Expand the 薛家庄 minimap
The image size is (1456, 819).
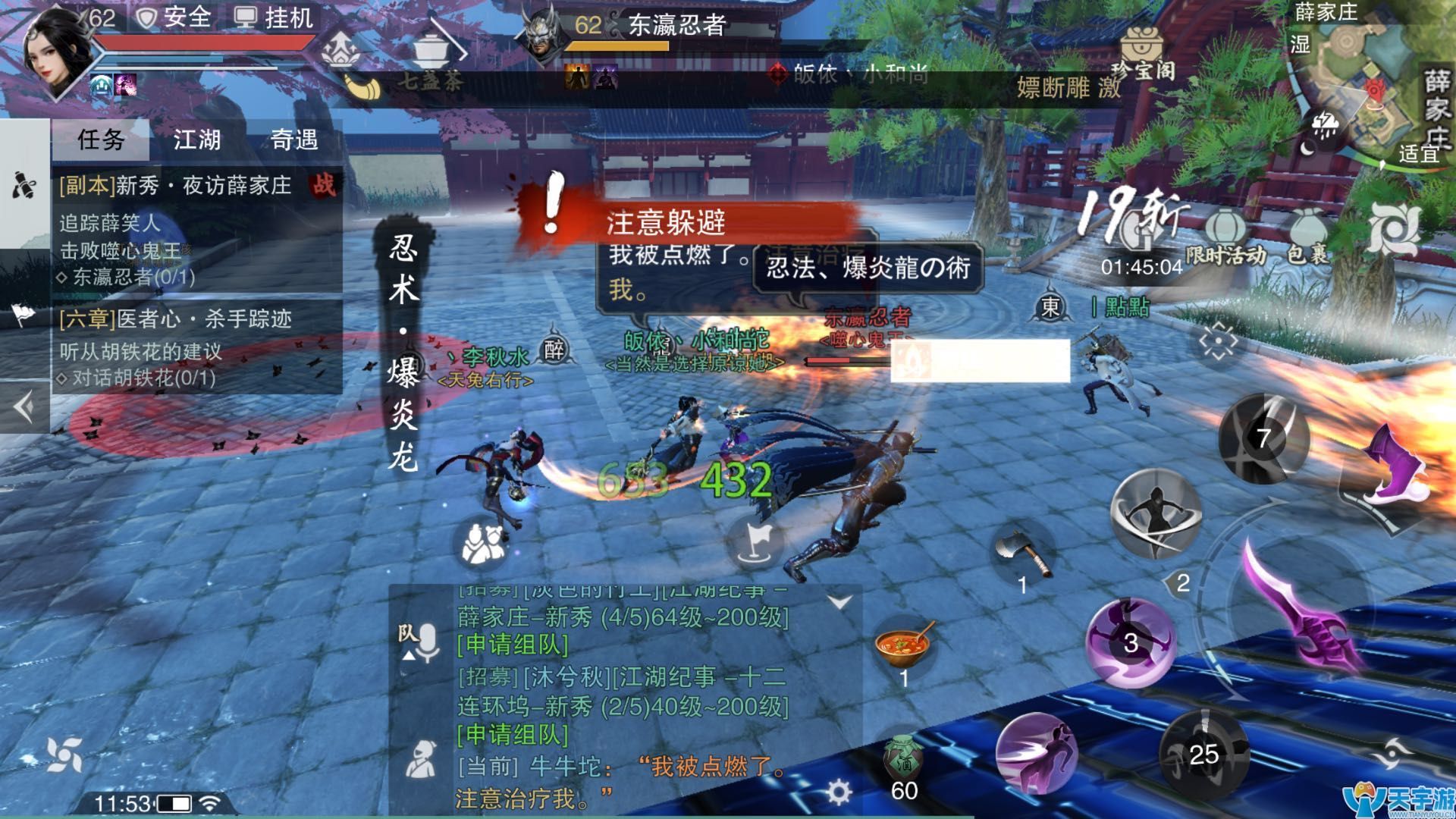(x=1365, y=83)
